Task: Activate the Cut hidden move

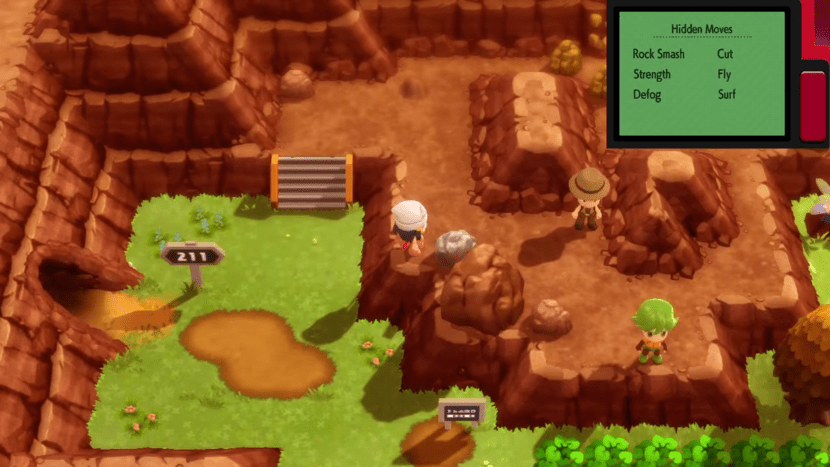Action: [x=725, y=54]
